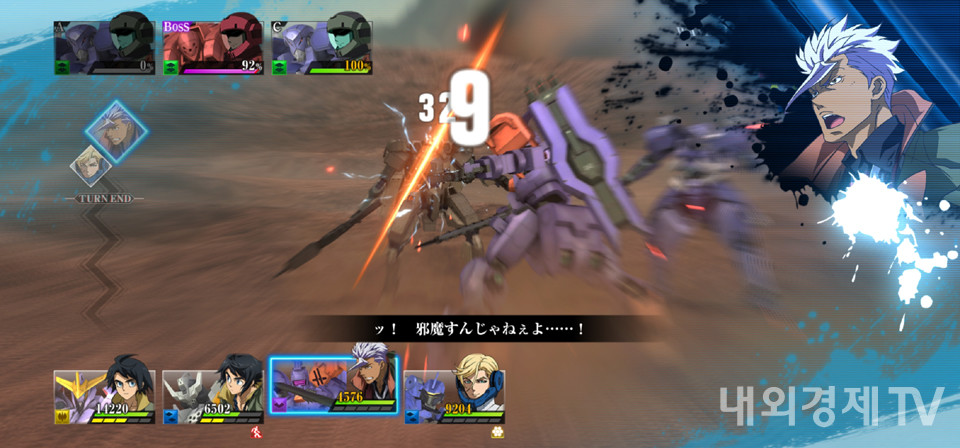Image resolution: width=960 pixels, height=448 pixels.
Task: Select the party unit with 14220 HP
Action: [x=106, y=396]
